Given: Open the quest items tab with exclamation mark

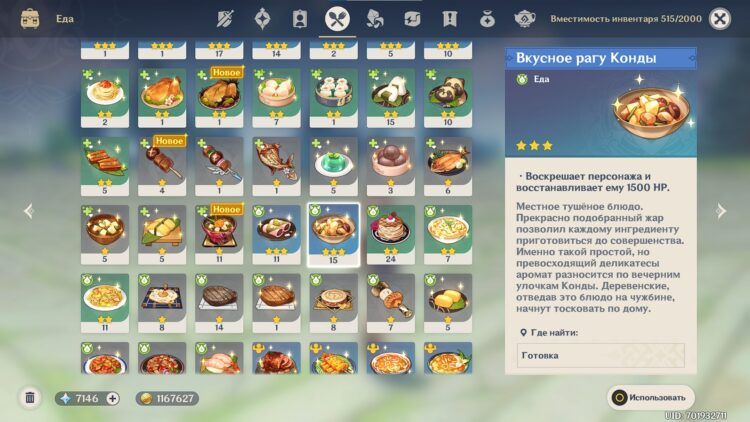Looking at the screenshot, I should coord(450,18).
